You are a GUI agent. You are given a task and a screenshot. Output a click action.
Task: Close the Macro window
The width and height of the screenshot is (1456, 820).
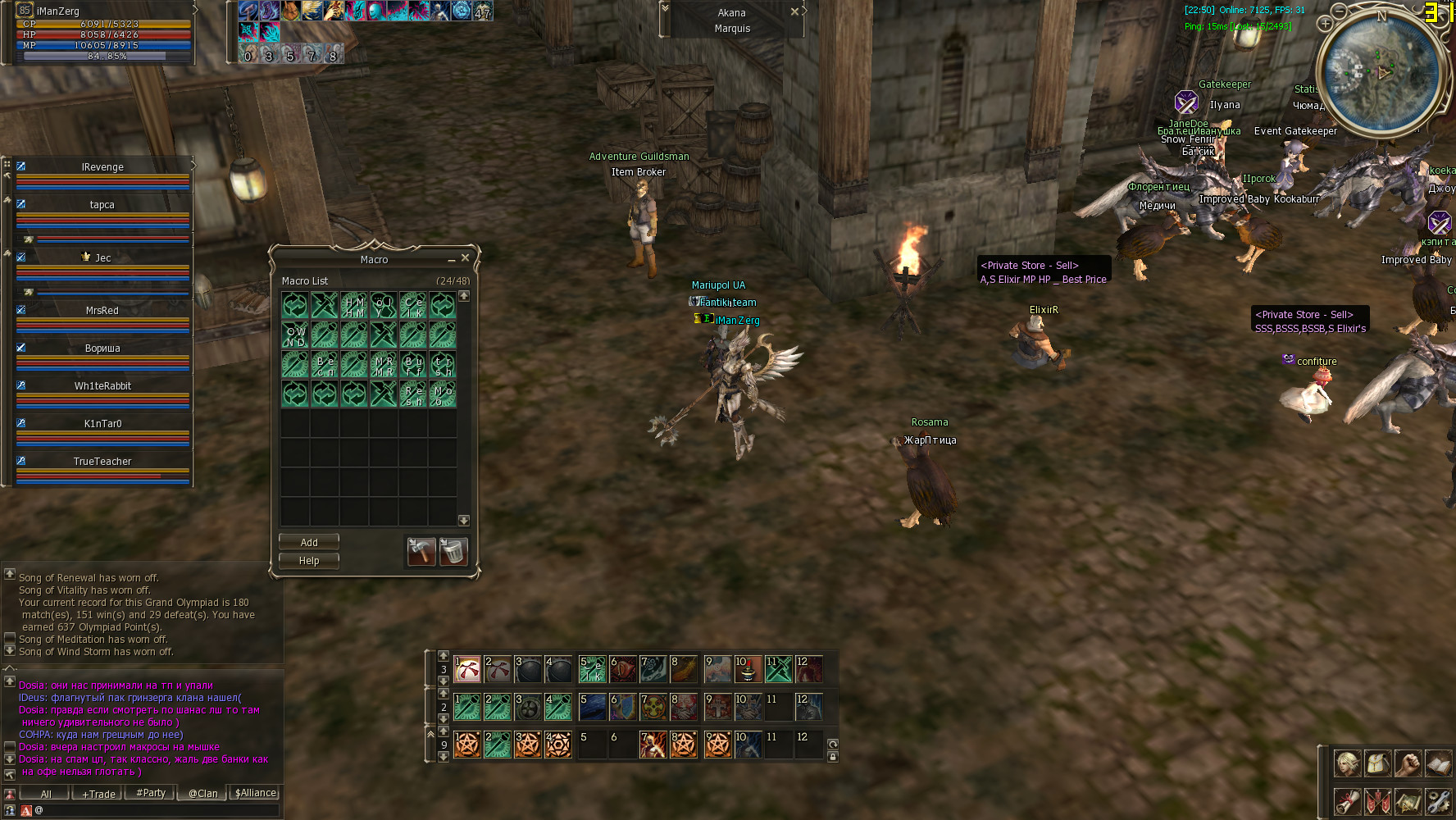(465, 258)
